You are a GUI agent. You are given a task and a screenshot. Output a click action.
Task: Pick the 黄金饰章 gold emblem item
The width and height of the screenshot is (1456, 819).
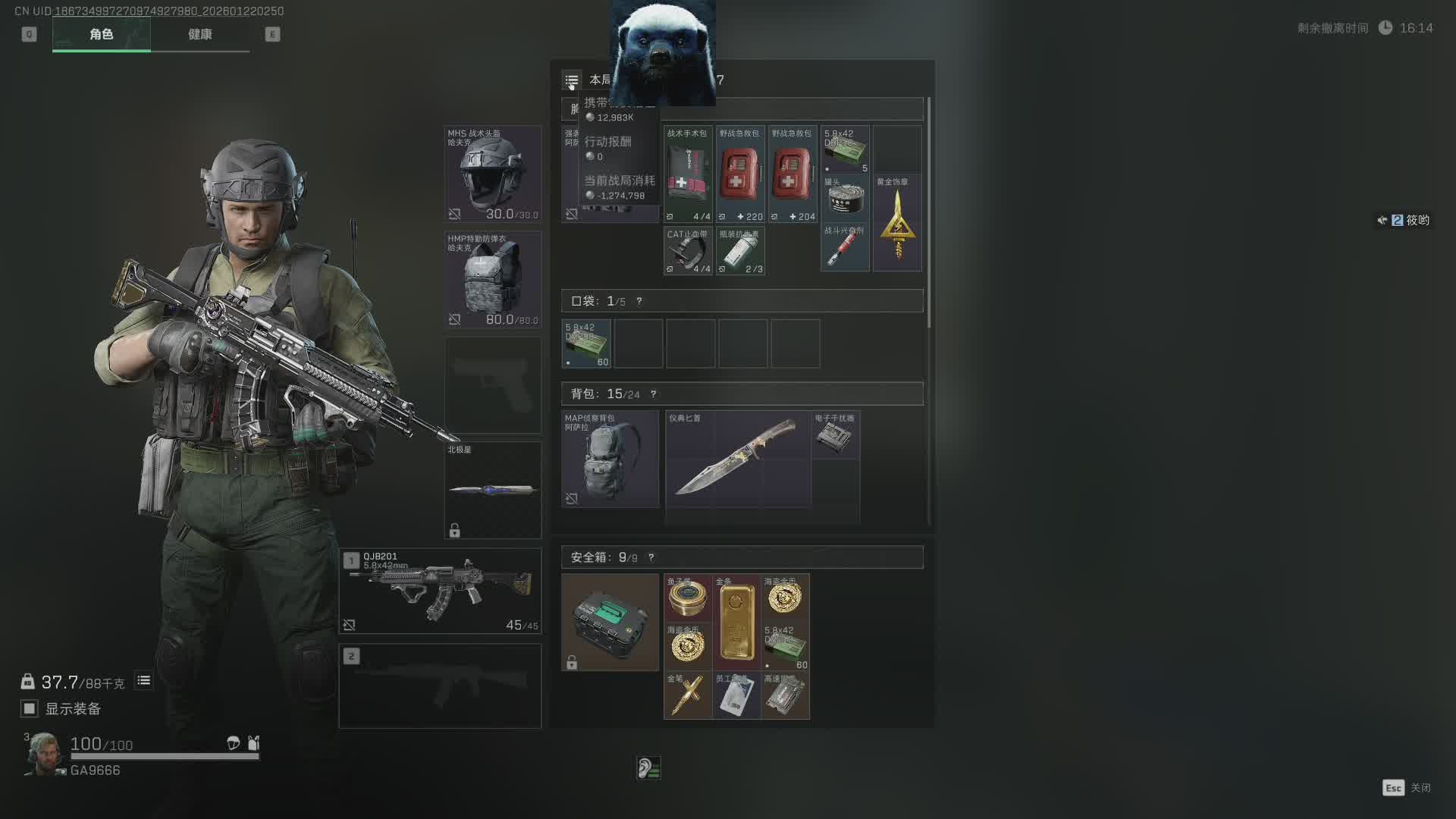897,223
